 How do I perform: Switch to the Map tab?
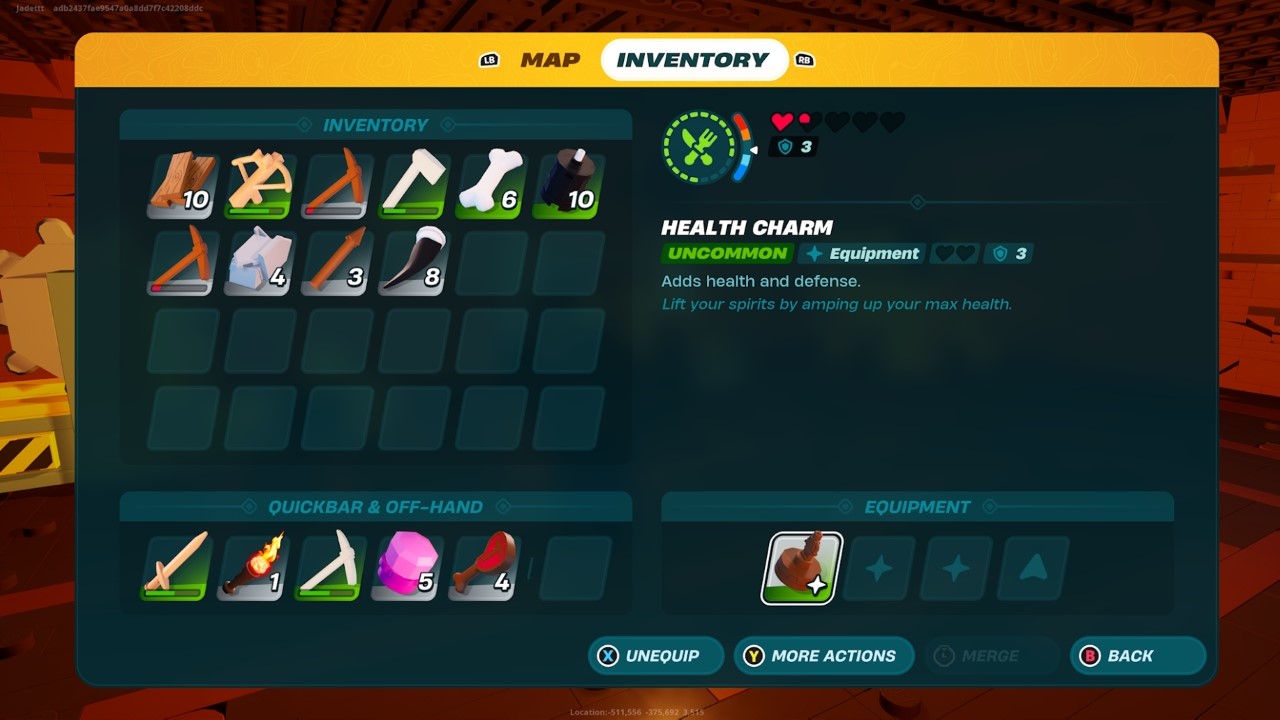tap(549, 60)
